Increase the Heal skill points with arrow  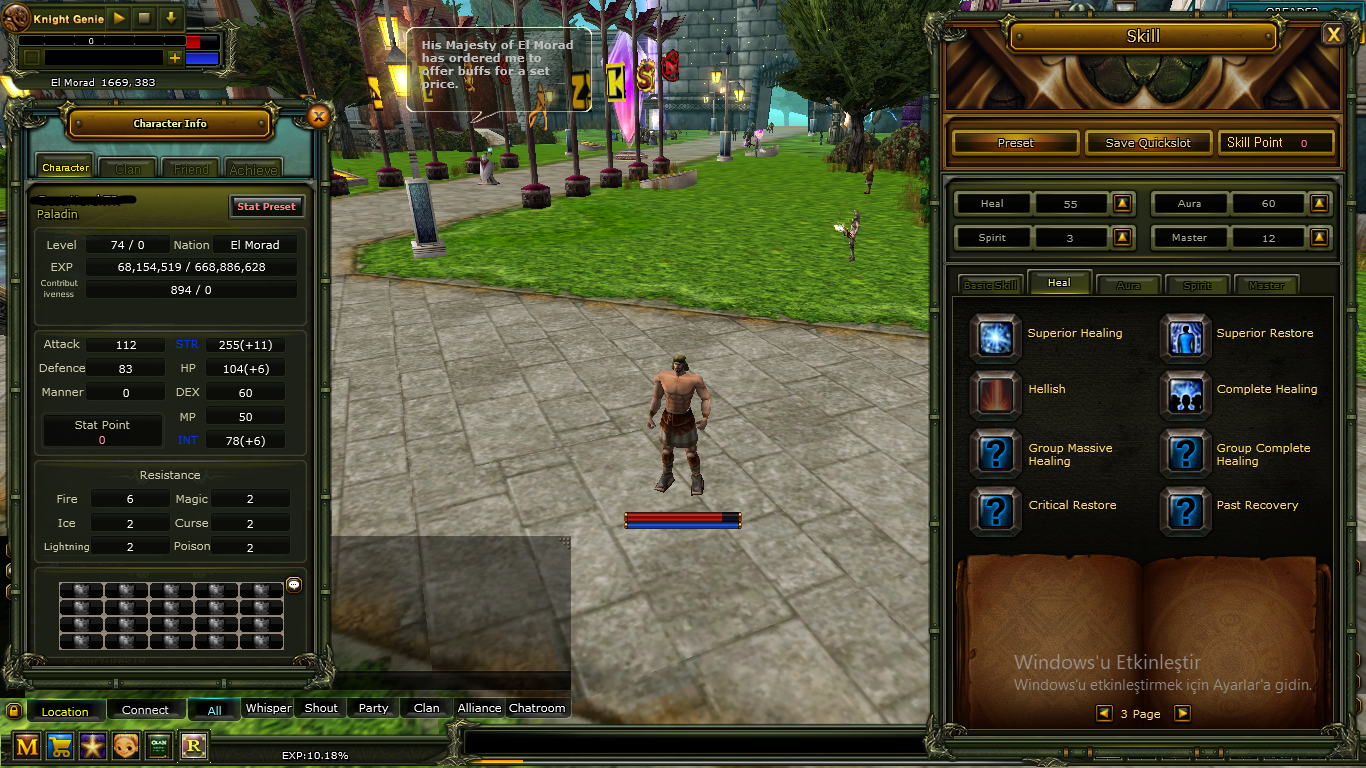point(1123,204)
